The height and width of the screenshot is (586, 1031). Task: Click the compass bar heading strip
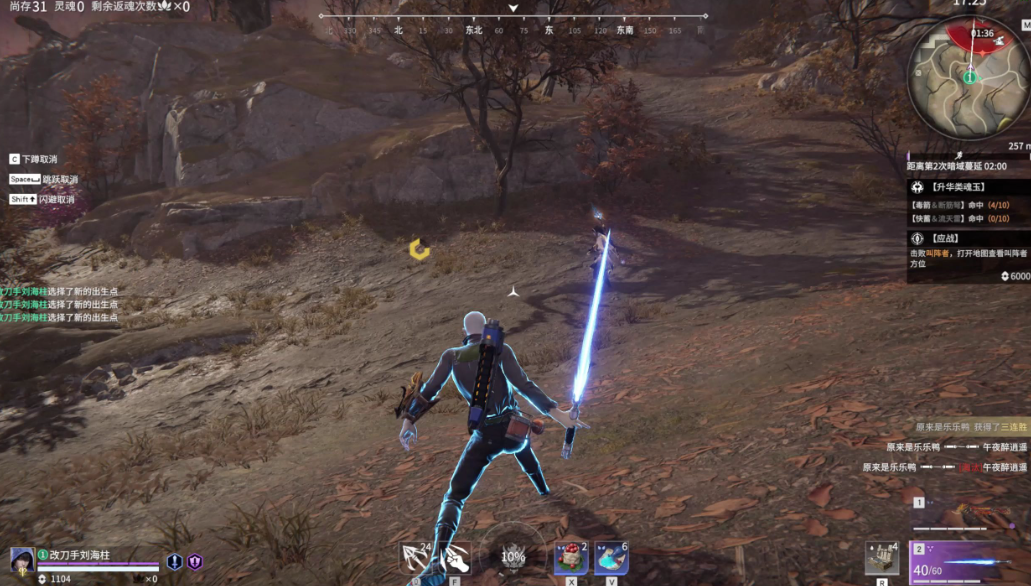(x=513, y=31)
